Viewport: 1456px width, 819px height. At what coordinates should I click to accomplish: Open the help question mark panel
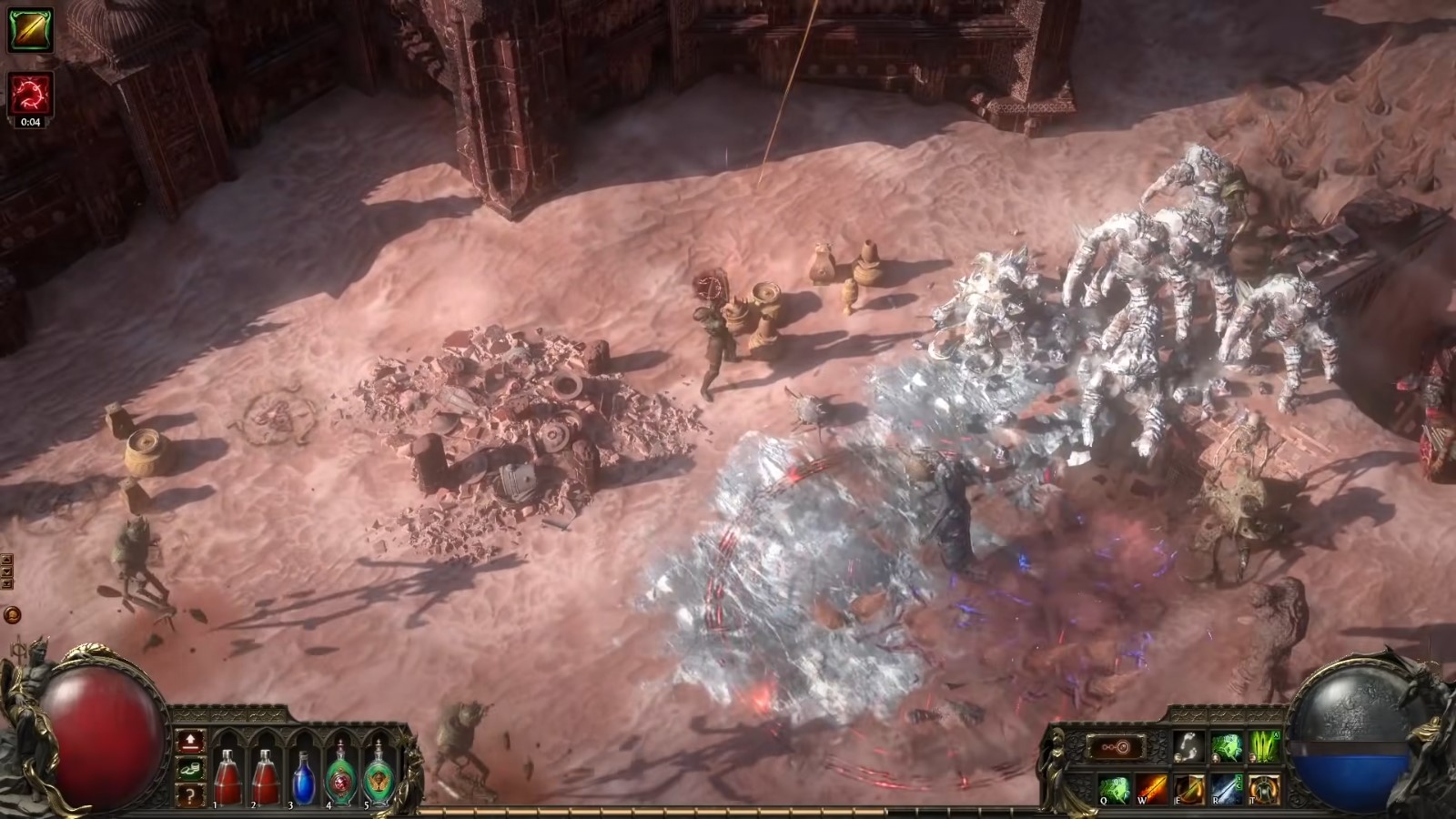[190, 794]
